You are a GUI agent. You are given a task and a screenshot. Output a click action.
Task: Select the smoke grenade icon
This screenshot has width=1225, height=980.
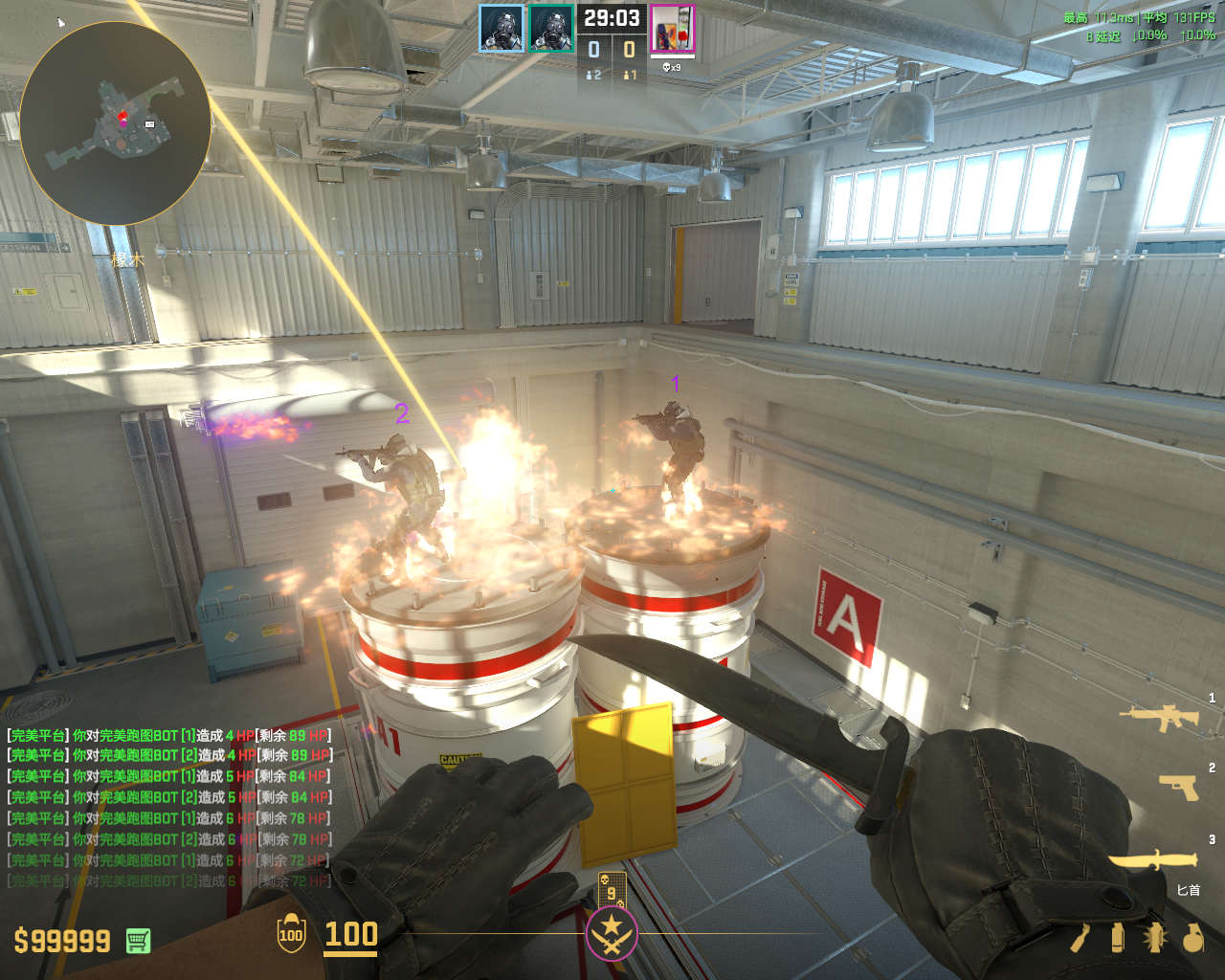click(x=1118, y=938)
